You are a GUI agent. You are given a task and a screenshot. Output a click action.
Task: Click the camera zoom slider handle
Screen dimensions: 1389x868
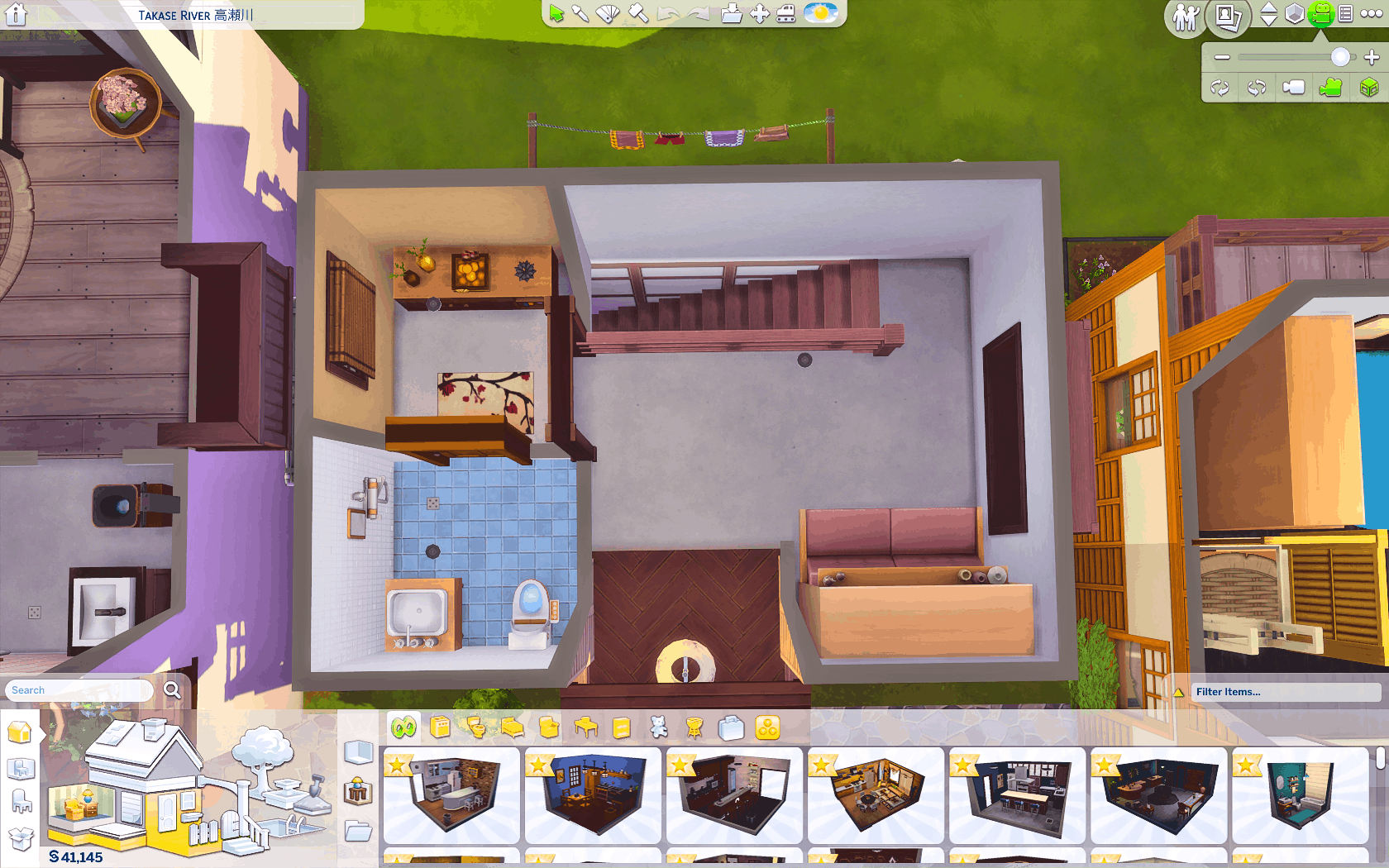click(x=1340, y=57)
